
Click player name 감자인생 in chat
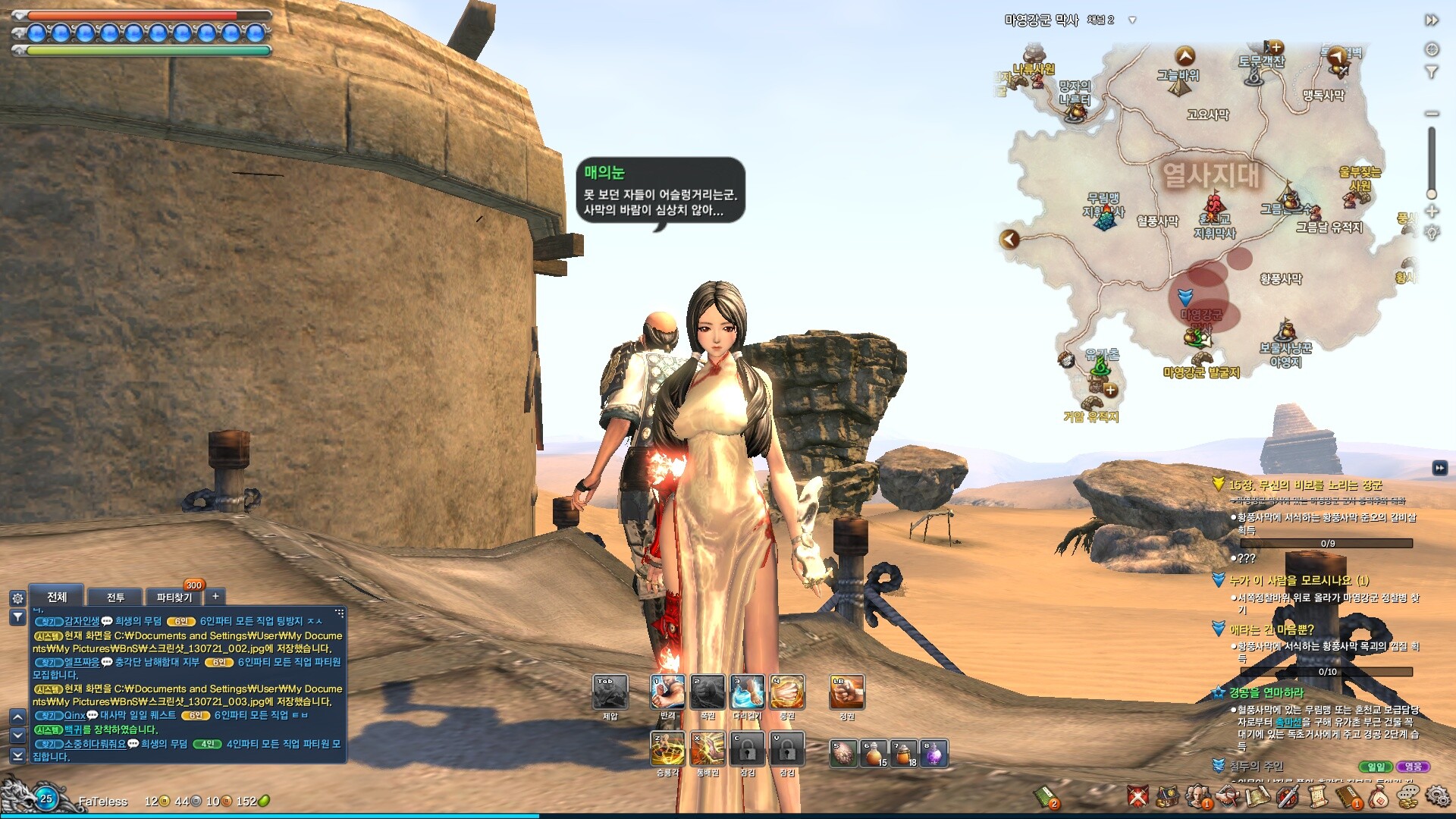point(82,621)
